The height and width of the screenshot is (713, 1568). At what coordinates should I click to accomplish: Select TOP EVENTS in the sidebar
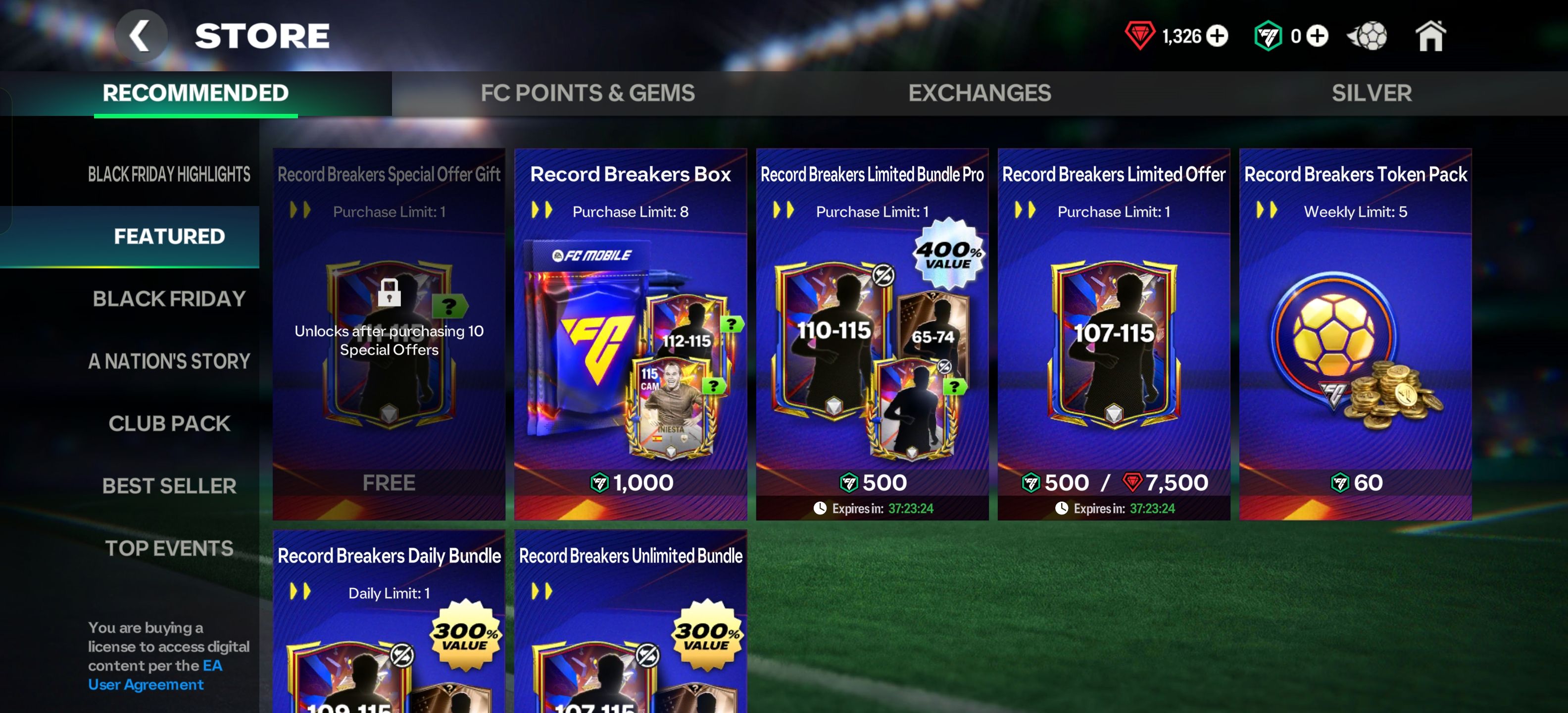(x=169, y=548)
